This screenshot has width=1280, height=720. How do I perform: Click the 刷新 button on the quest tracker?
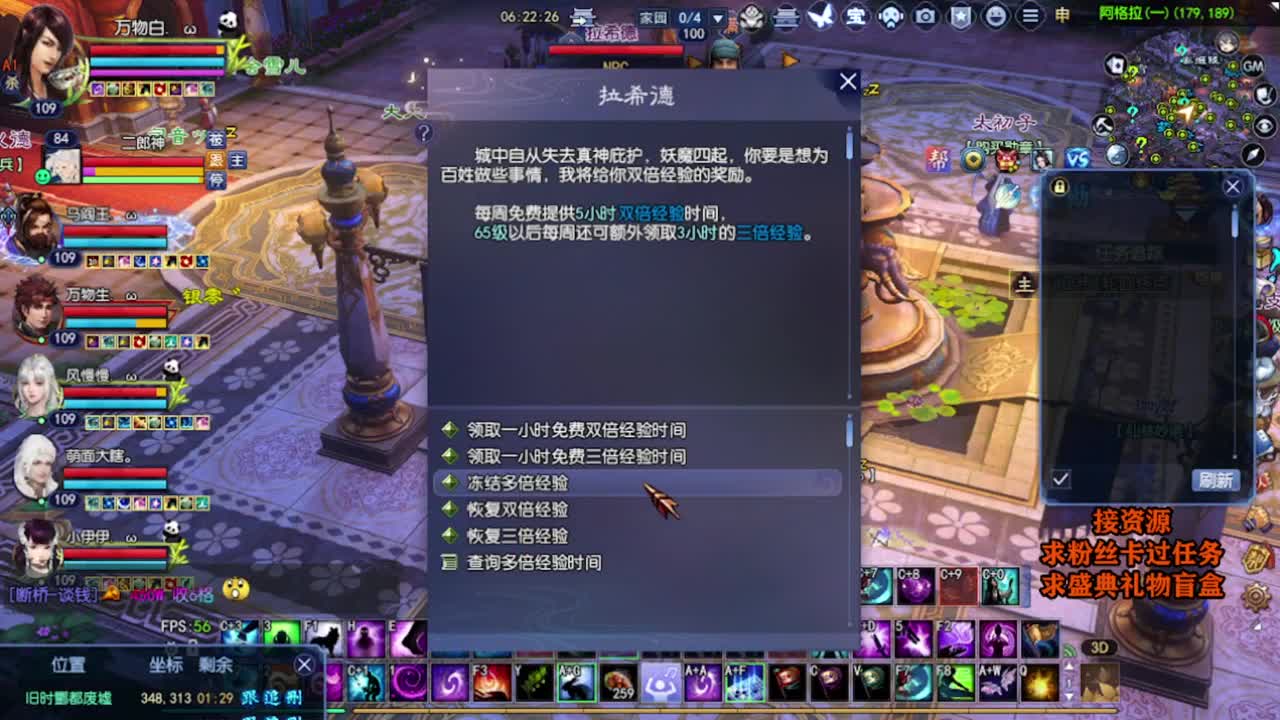click(x=1218, y=480)
